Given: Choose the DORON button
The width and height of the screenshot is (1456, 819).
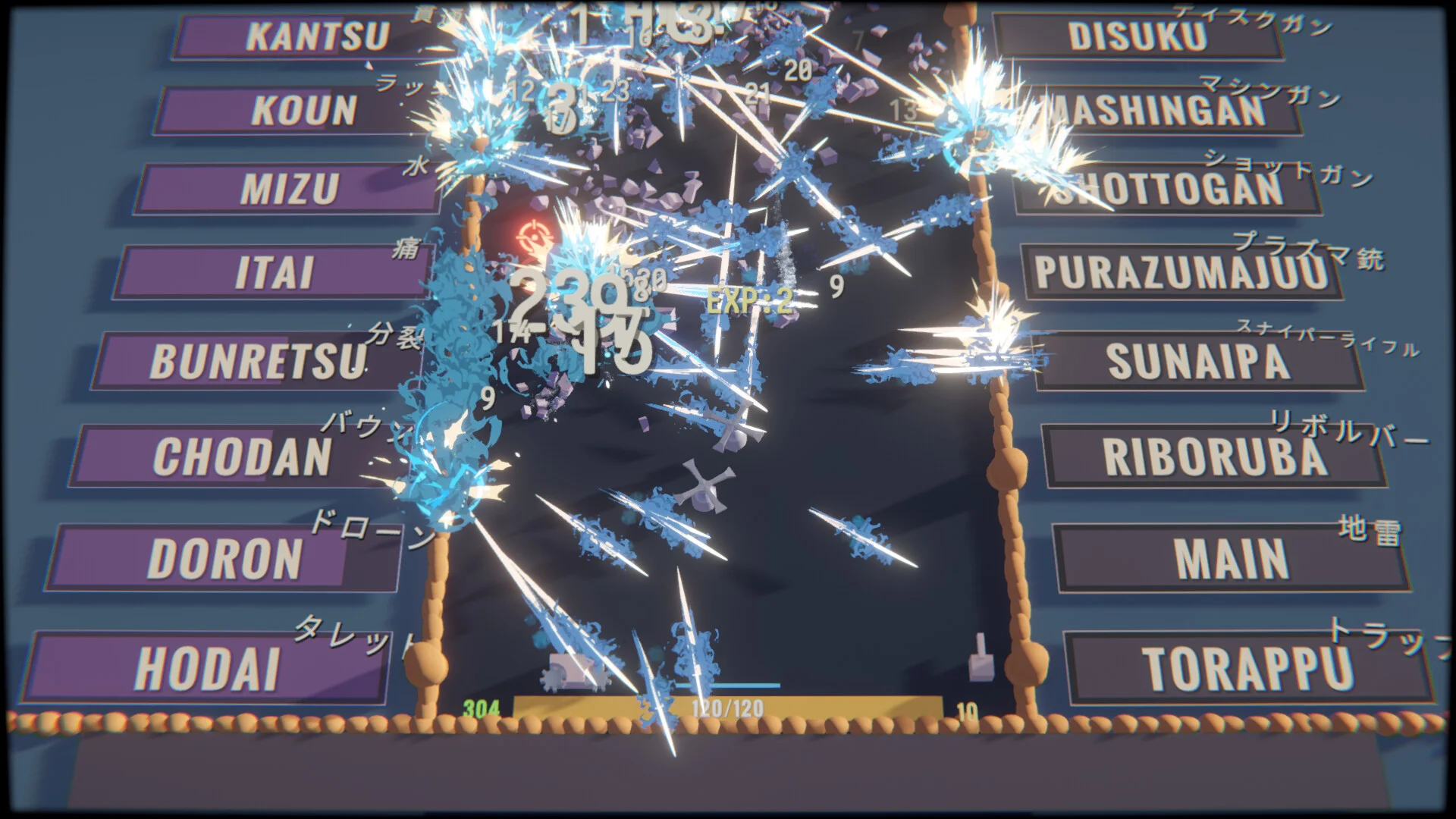Looking at the screenshot, I should click(x=224, y=558).
